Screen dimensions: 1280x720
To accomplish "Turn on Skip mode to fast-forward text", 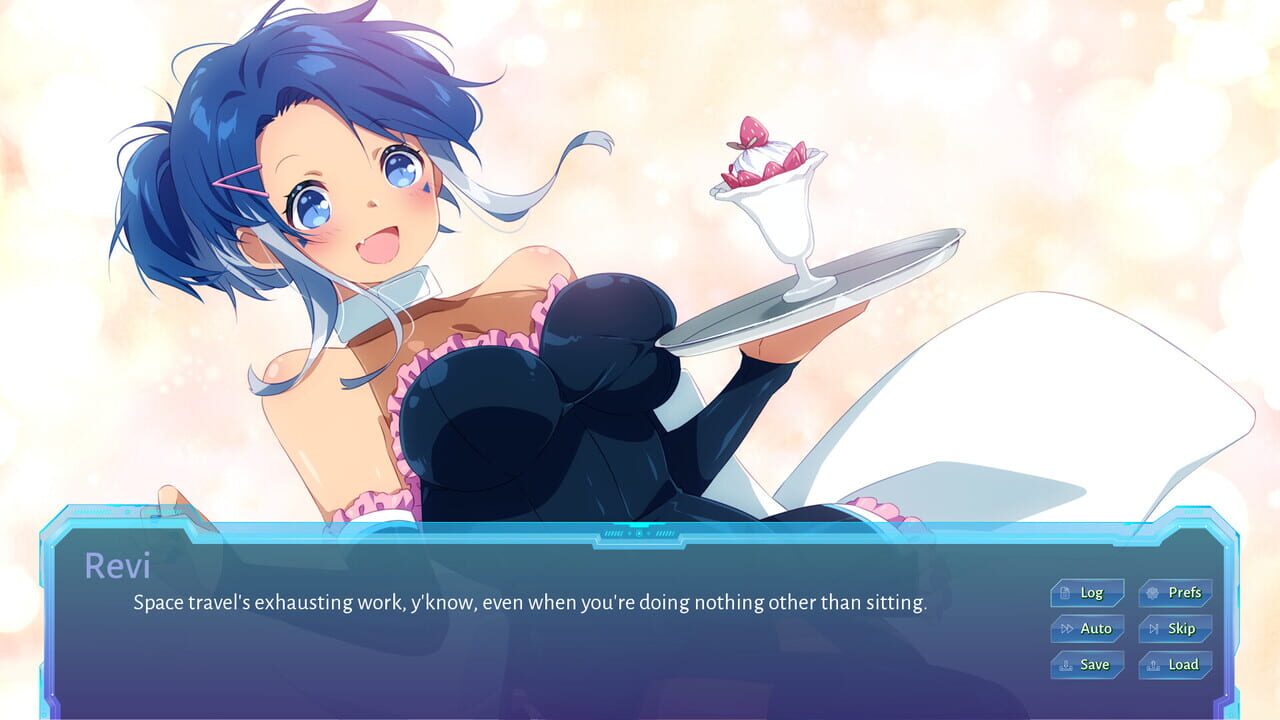I will 1176,628.
